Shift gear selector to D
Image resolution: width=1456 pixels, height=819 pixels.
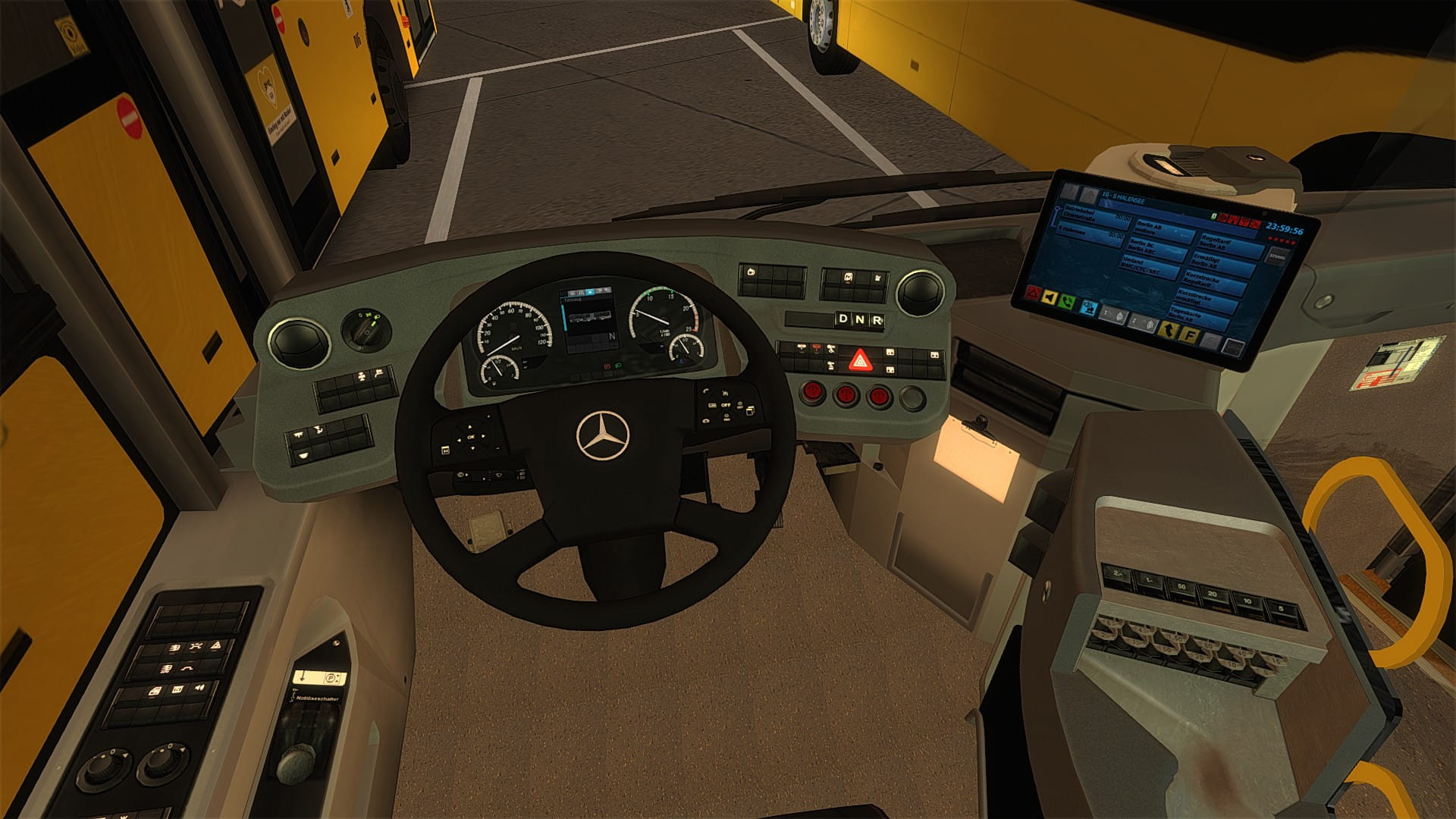point(843,319)
